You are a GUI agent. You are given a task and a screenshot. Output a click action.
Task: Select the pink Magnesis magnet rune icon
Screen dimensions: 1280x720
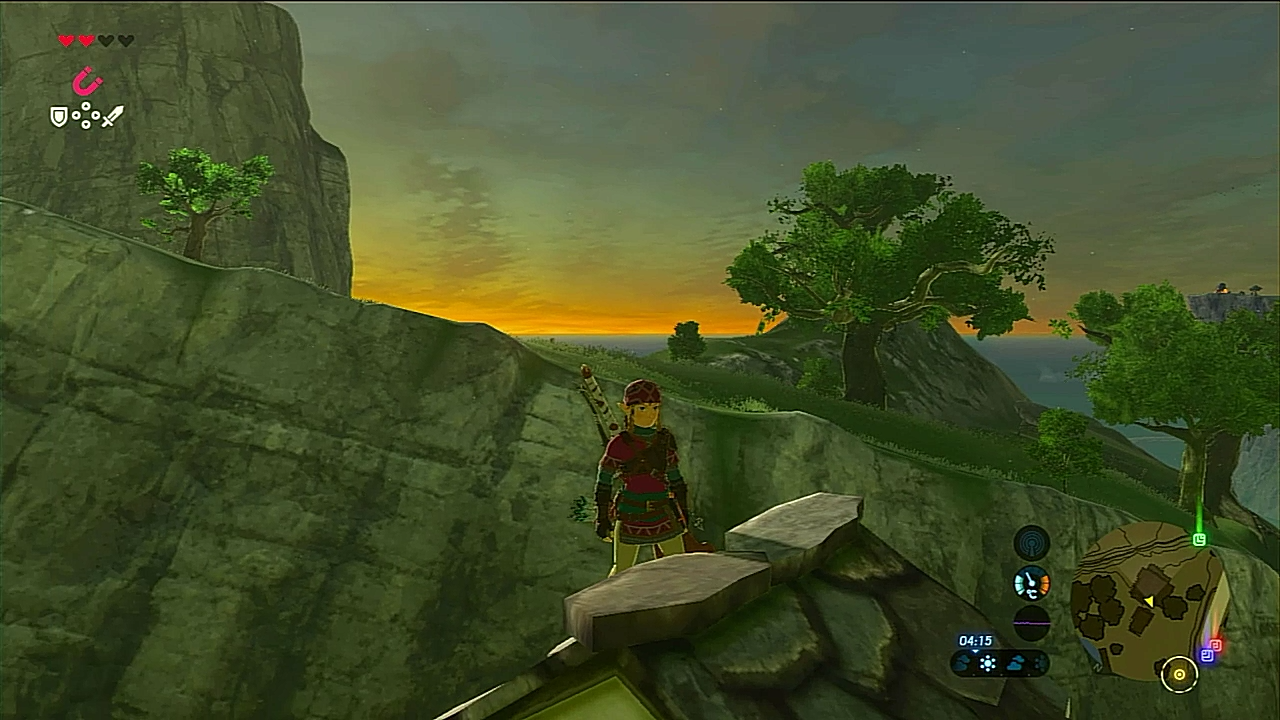pyautogui.click(x=87, y=81)
